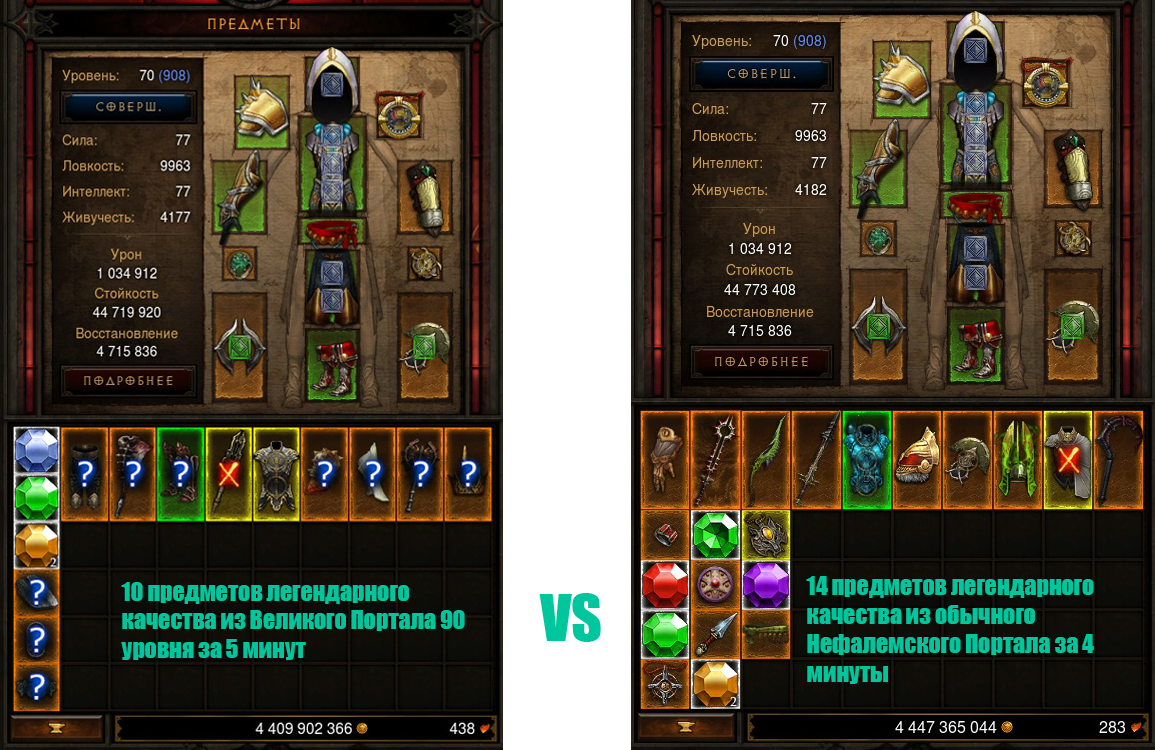Screen dimensions: 1155x750
Task: Click the gray shoulder cloak marked with red X
Action: (x=1068, y=460)
